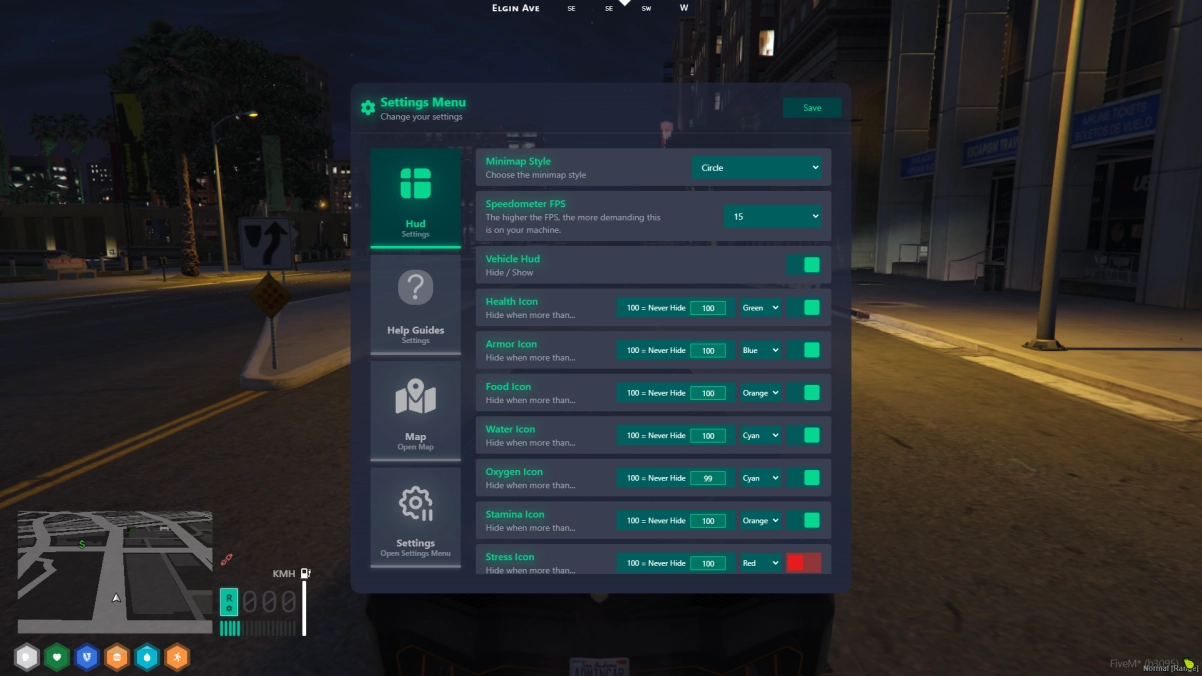Image resolution: width=1202 pixels, height=676 pixels.
Task: Open the Speedometer FPS dropdown
Action: point(774,216)
